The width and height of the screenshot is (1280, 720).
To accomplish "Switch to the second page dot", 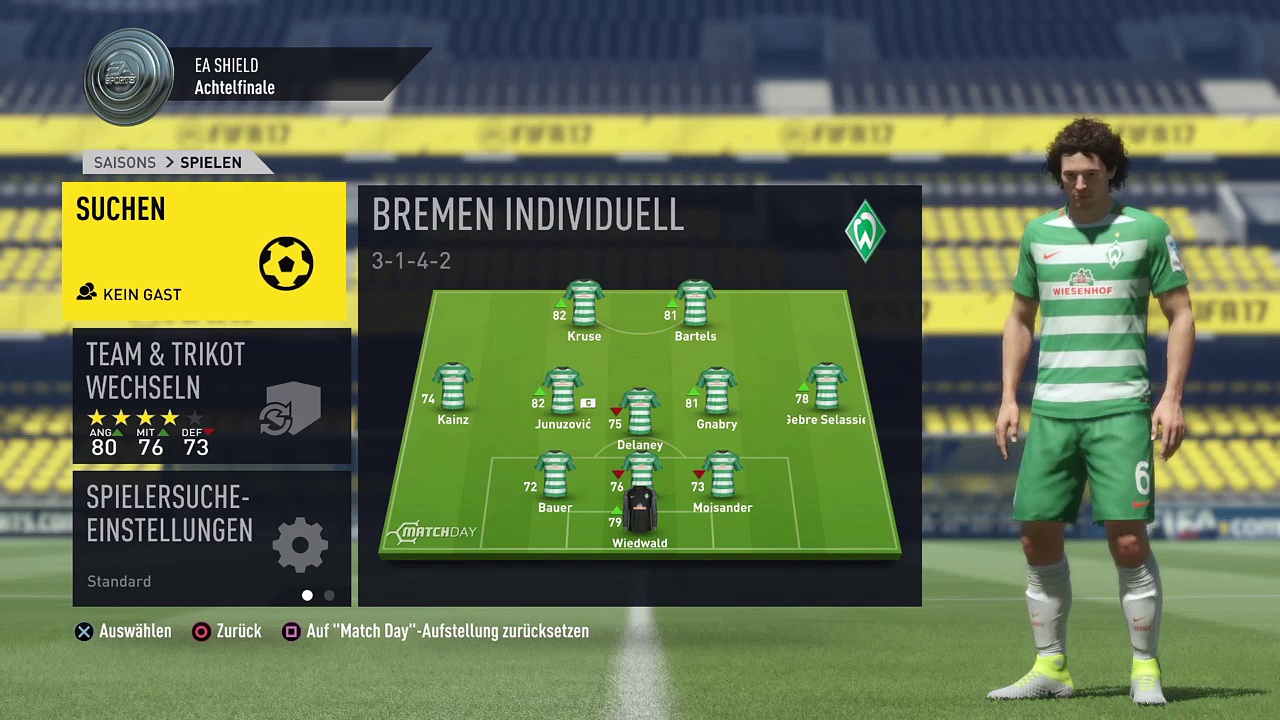I will (330, 595).
